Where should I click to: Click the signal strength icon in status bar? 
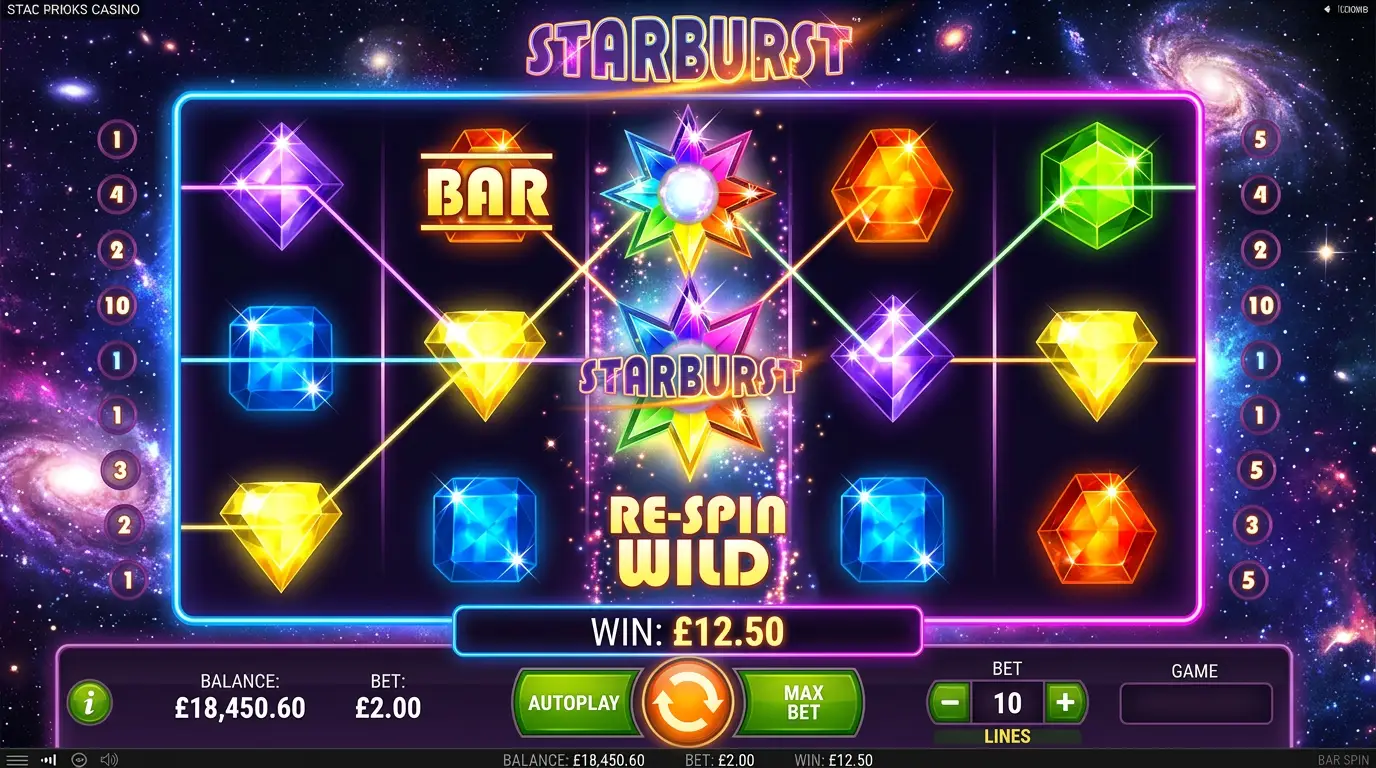click(48, 758)
